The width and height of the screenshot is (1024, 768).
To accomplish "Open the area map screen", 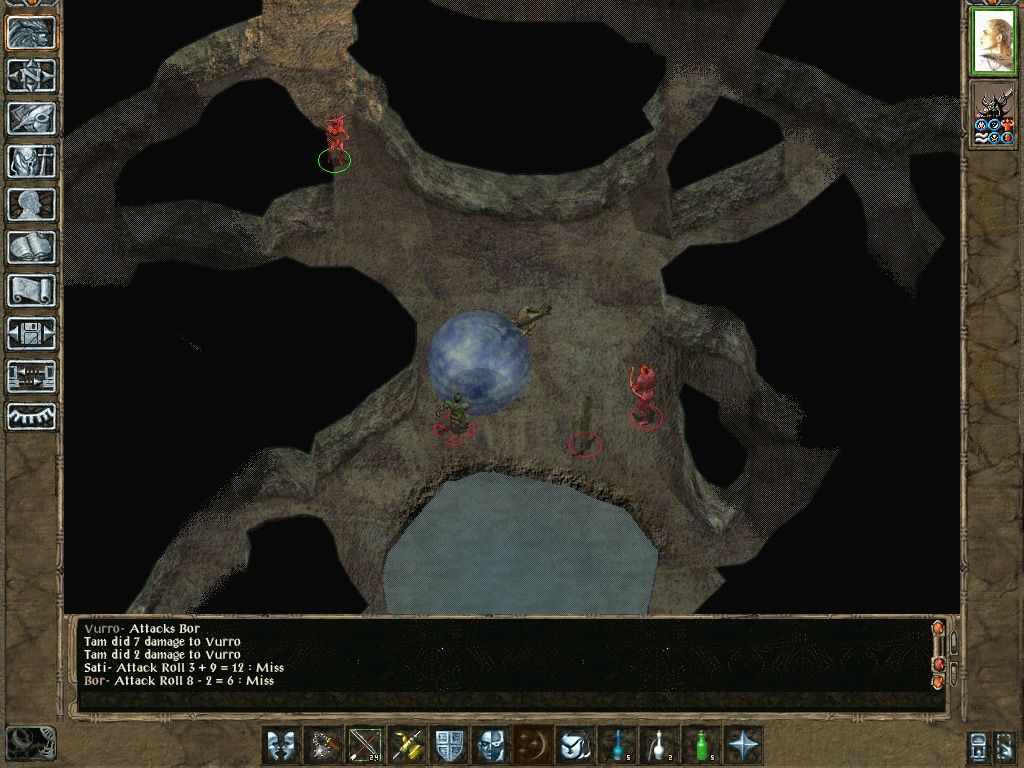I will pos(32,75).
